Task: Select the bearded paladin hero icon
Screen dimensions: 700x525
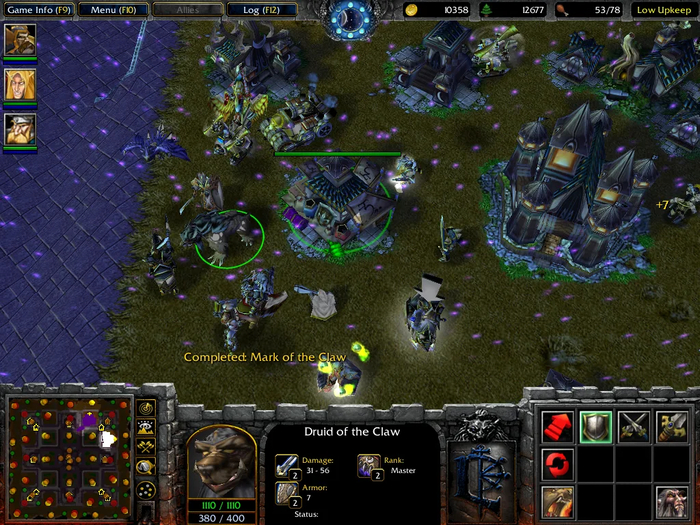Action: click(19, 40)
